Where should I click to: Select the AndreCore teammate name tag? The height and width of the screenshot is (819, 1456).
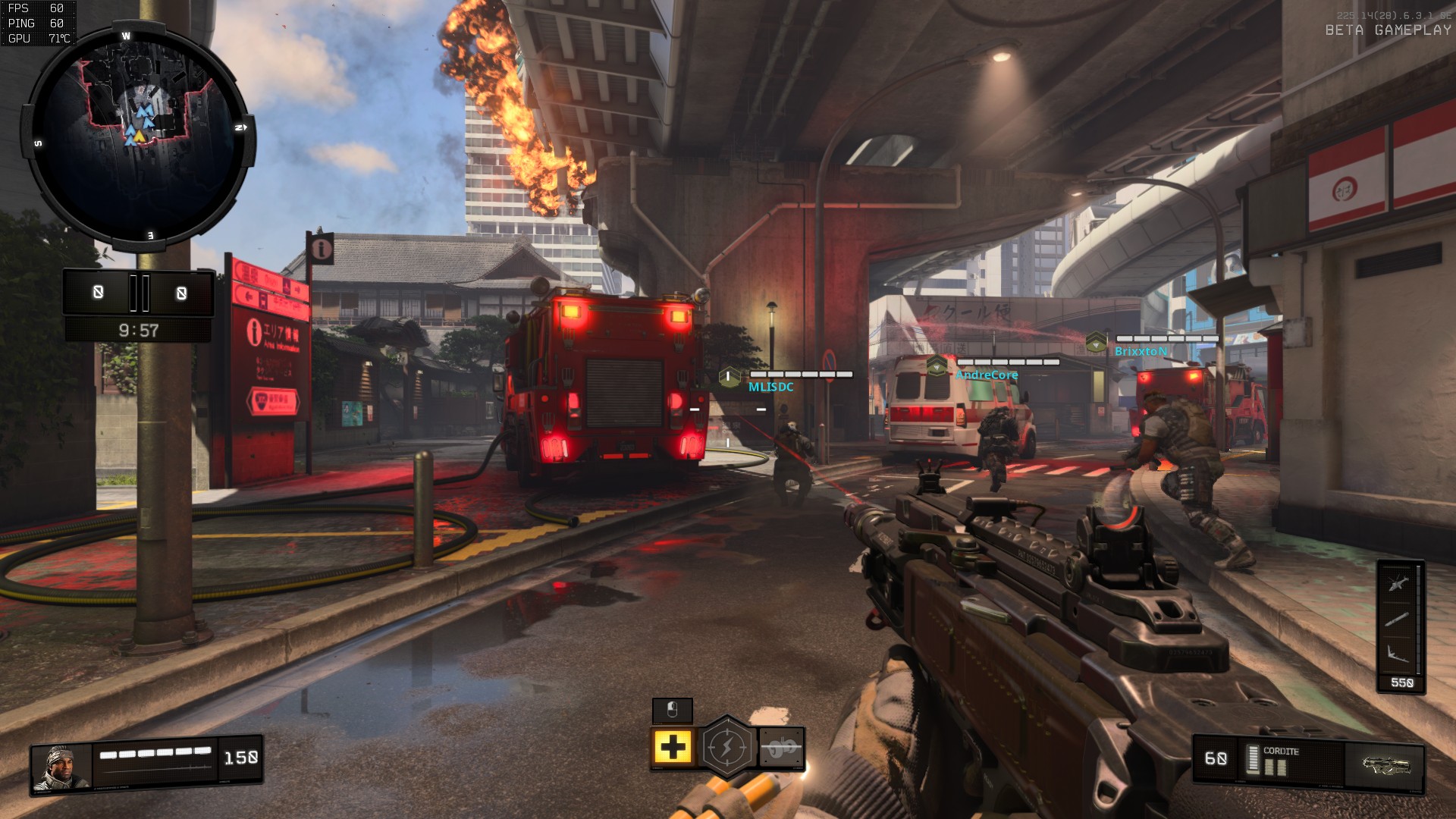pos(987,375)
